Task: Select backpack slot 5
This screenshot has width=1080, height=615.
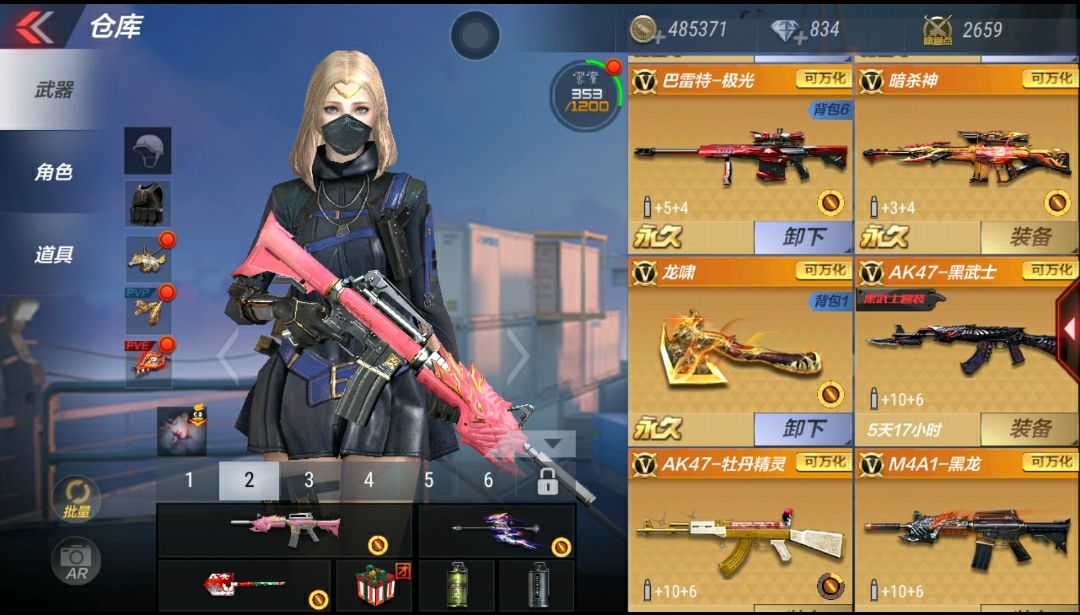Action: 429,480
